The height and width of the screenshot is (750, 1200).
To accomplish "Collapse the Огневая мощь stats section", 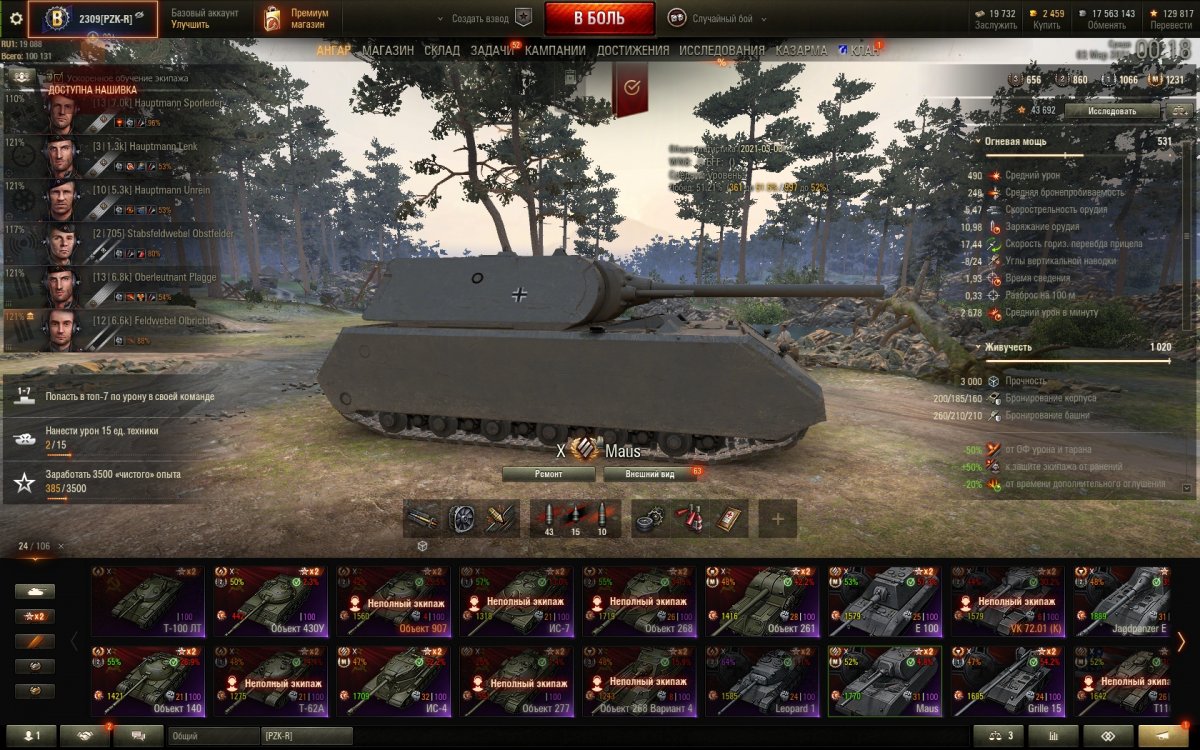I will pyautogui.click(x=978, y=142).
